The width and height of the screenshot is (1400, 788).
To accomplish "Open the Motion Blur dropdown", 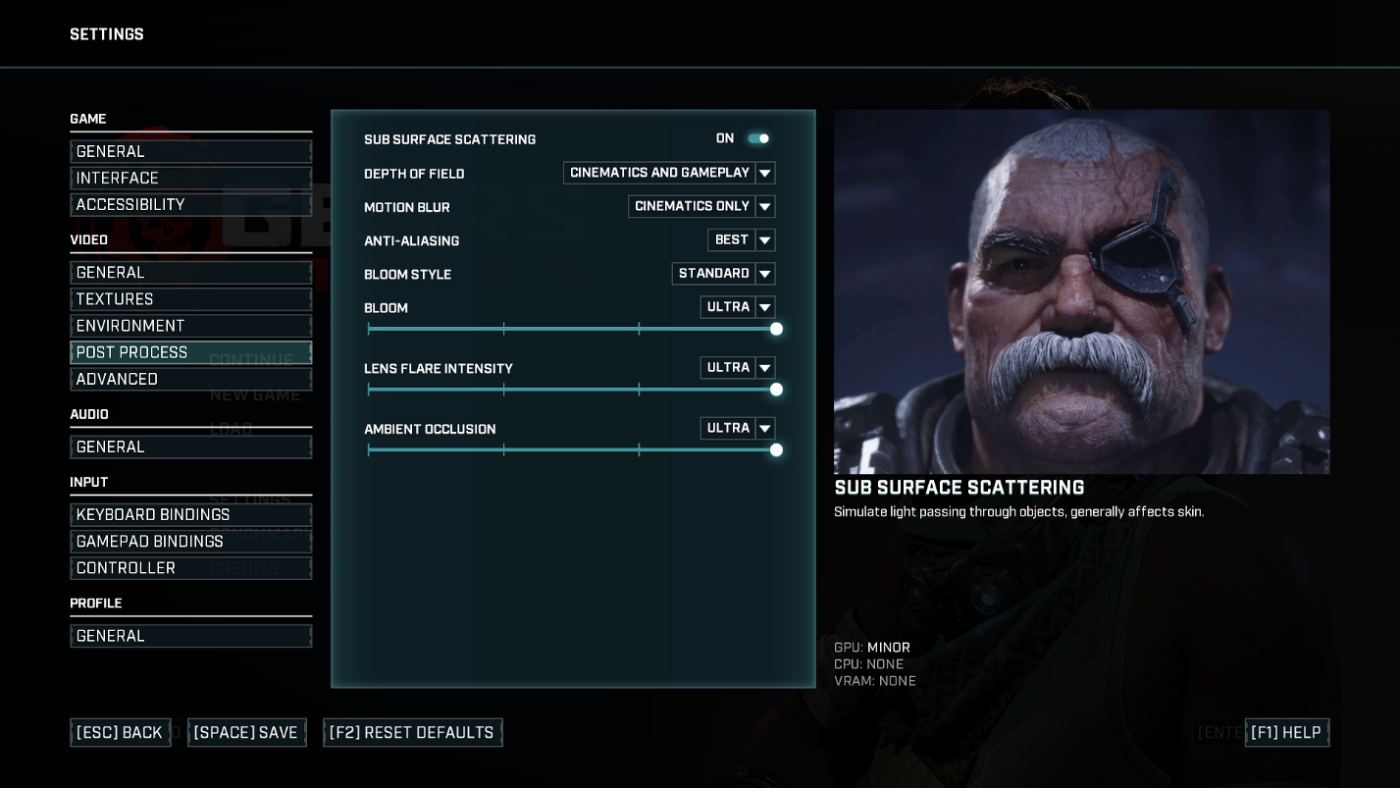I will point(764,206).
